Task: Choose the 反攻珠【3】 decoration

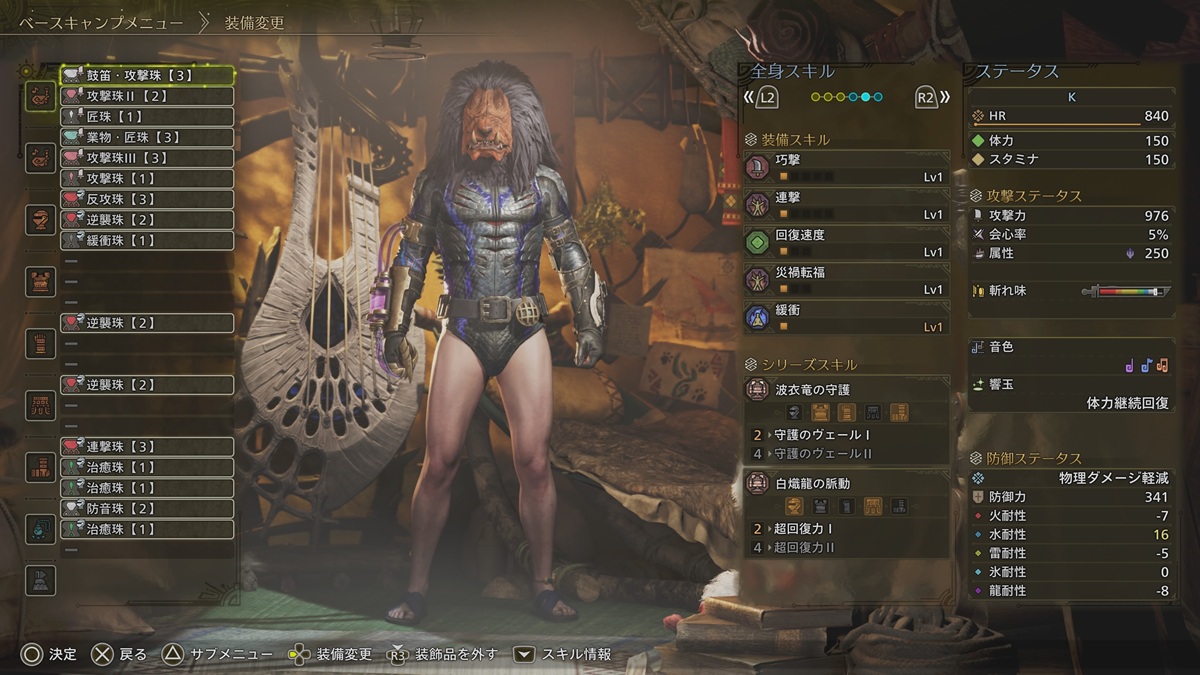Action: [147, 199]
